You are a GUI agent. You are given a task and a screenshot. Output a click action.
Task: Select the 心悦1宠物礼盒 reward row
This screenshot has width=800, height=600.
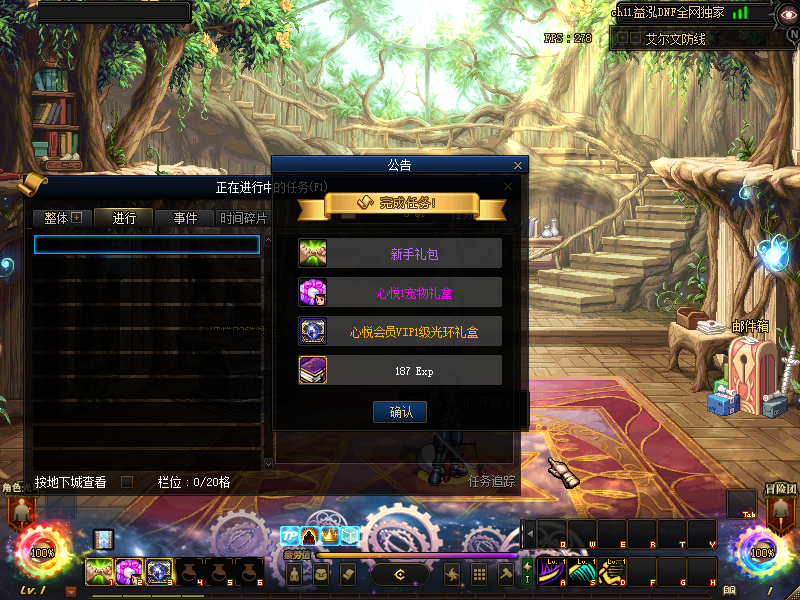[x=400, y=292]
